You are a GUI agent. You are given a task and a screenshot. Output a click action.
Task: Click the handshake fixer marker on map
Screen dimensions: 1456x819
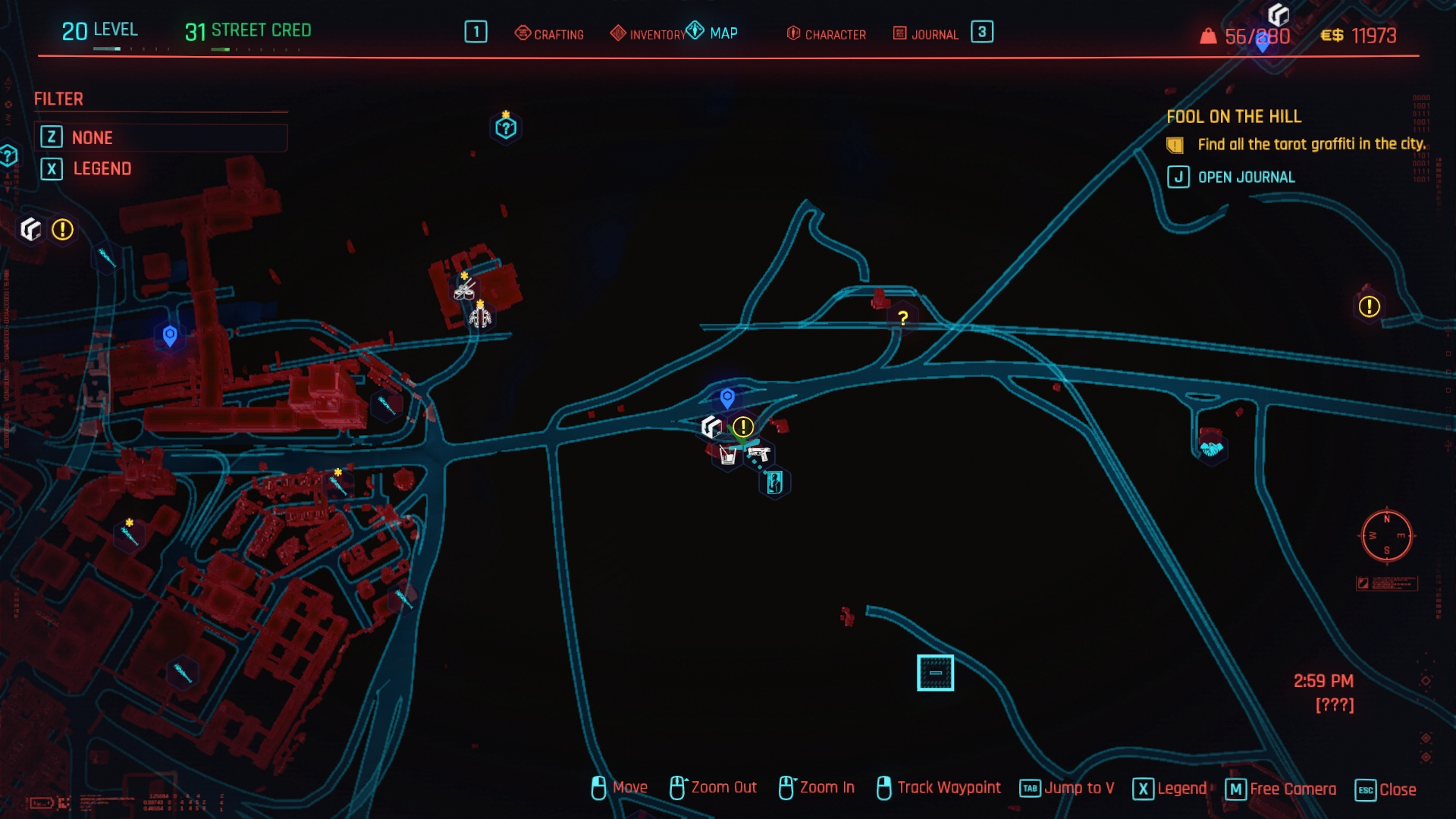[1211, 449]
